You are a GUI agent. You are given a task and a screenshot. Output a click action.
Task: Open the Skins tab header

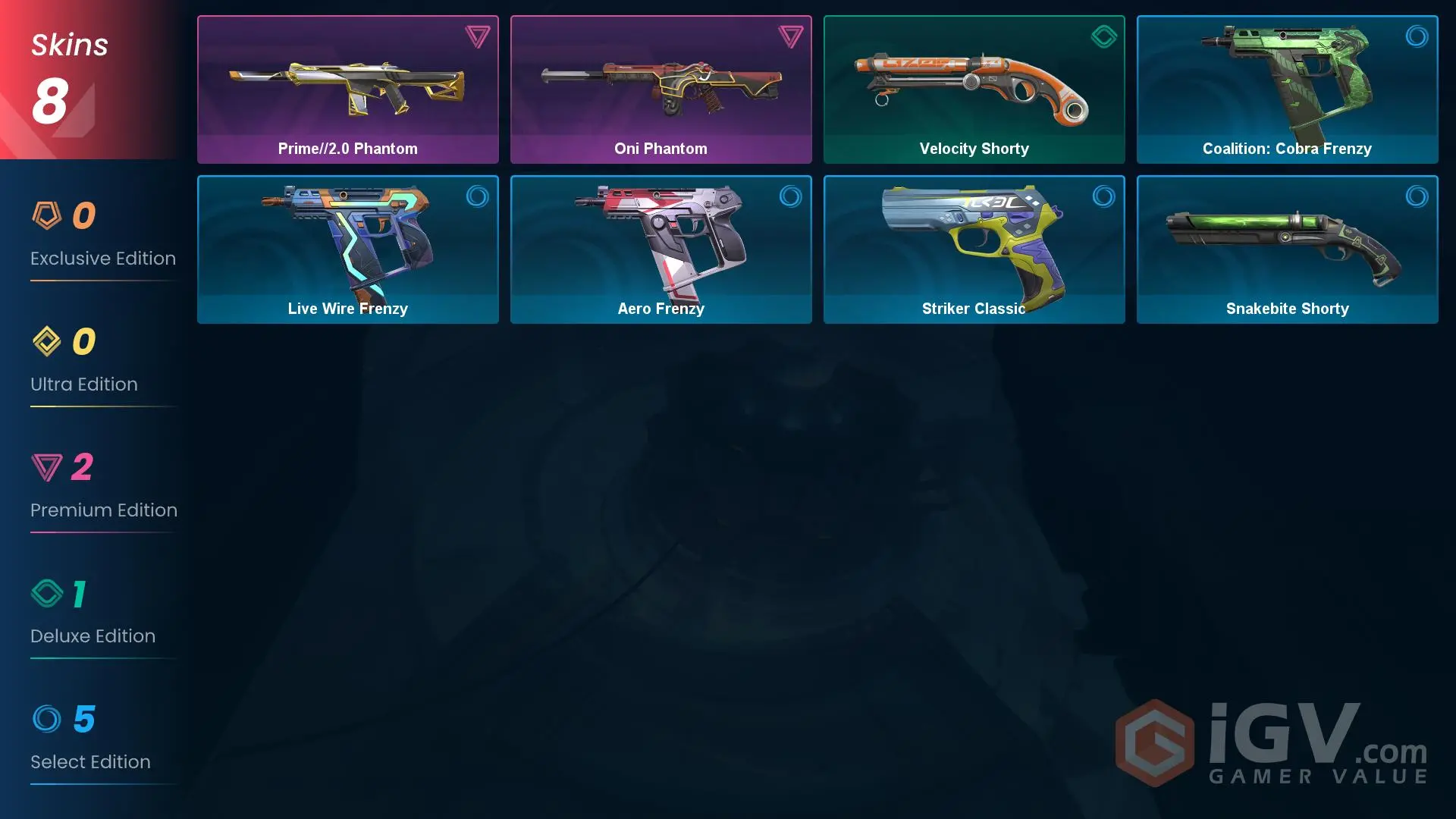[x=69, y=45]
